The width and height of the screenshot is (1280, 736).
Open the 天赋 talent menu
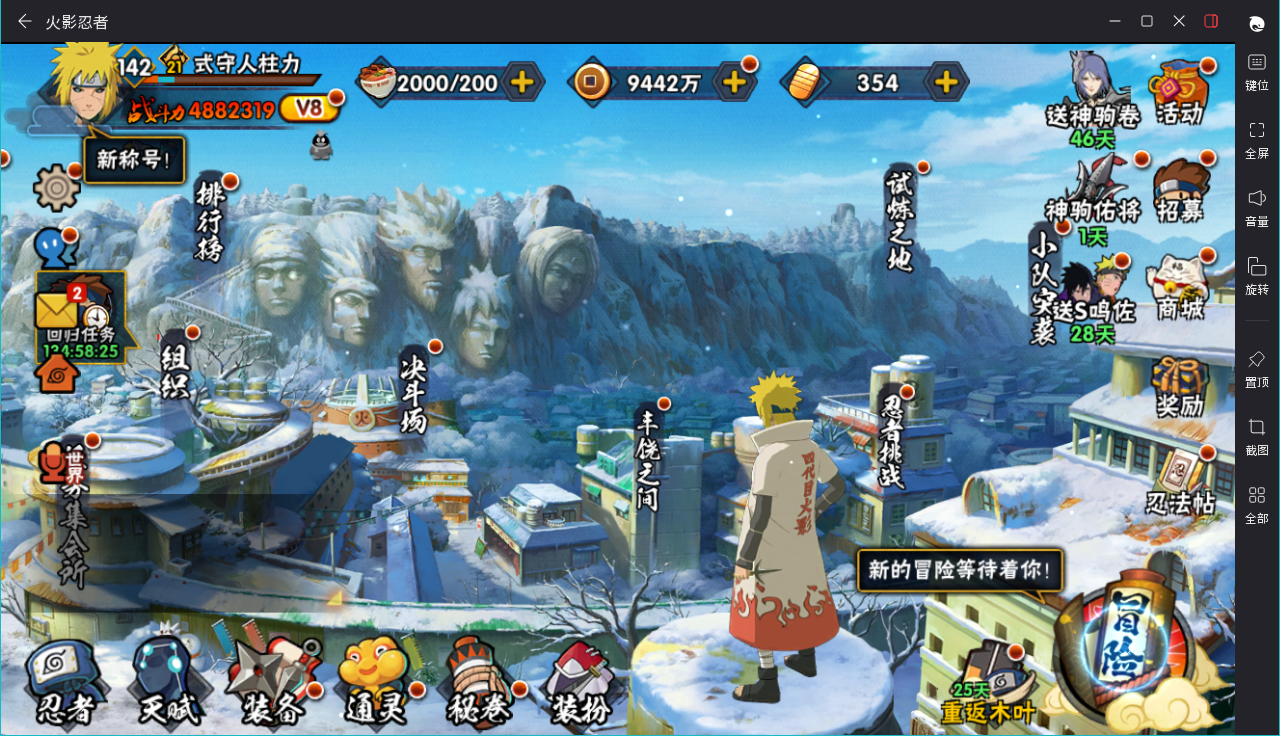[168, 682]
